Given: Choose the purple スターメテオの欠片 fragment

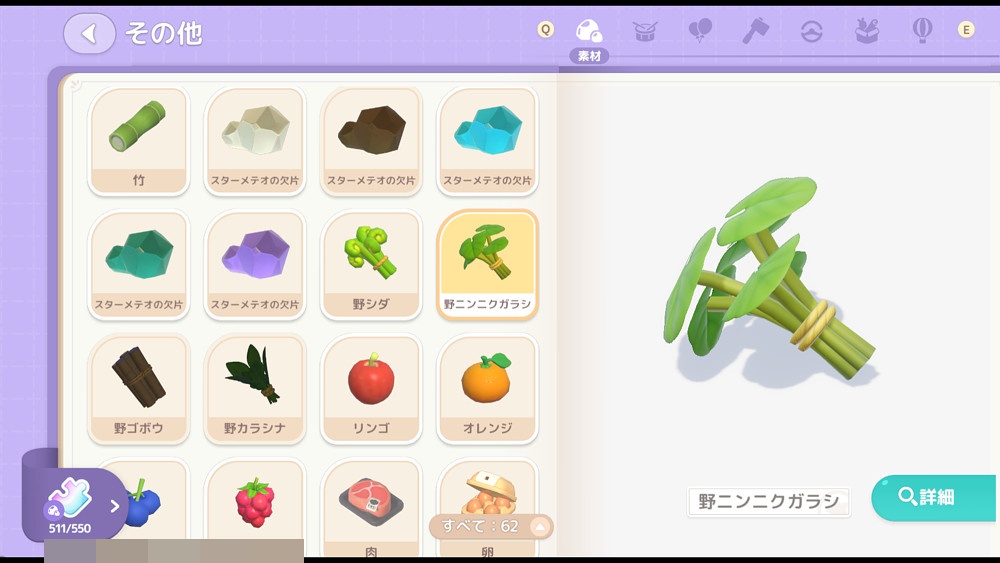Looking at the screenshot, I should (x=255, y=264).
